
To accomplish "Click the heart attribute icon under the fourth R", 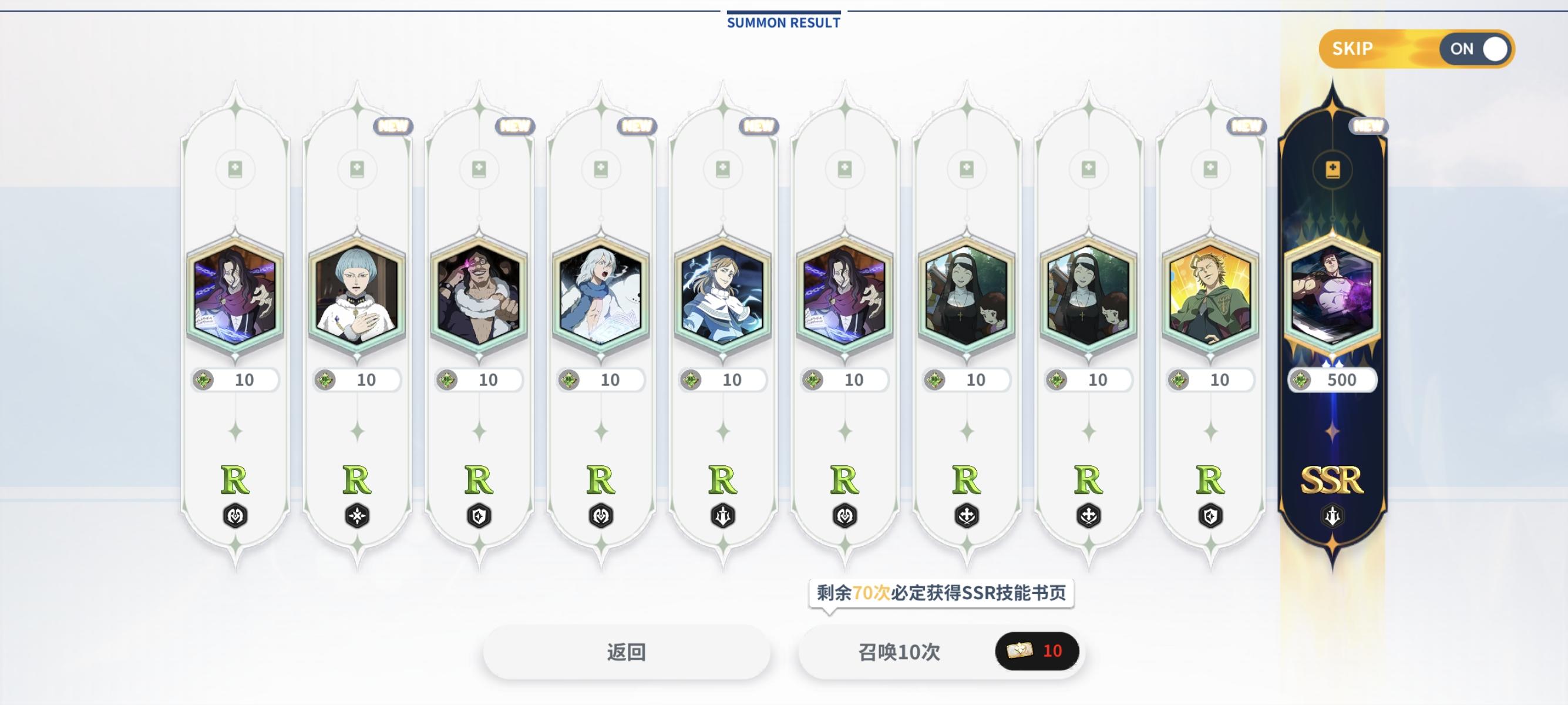I will click(x=601, y=515).
